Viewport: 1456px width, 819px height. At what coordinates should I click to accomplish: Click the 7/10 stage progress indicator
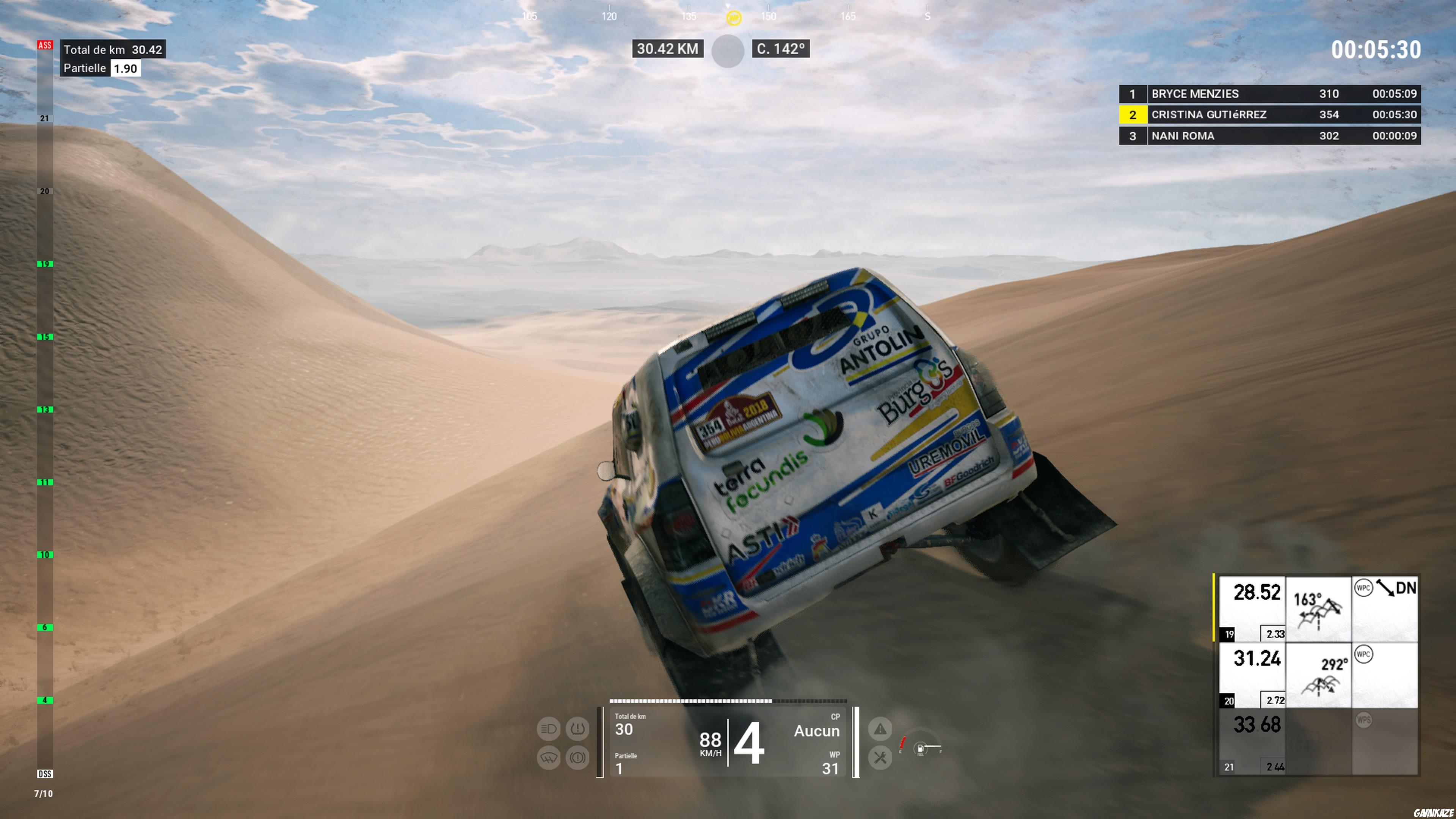[44, 793]
